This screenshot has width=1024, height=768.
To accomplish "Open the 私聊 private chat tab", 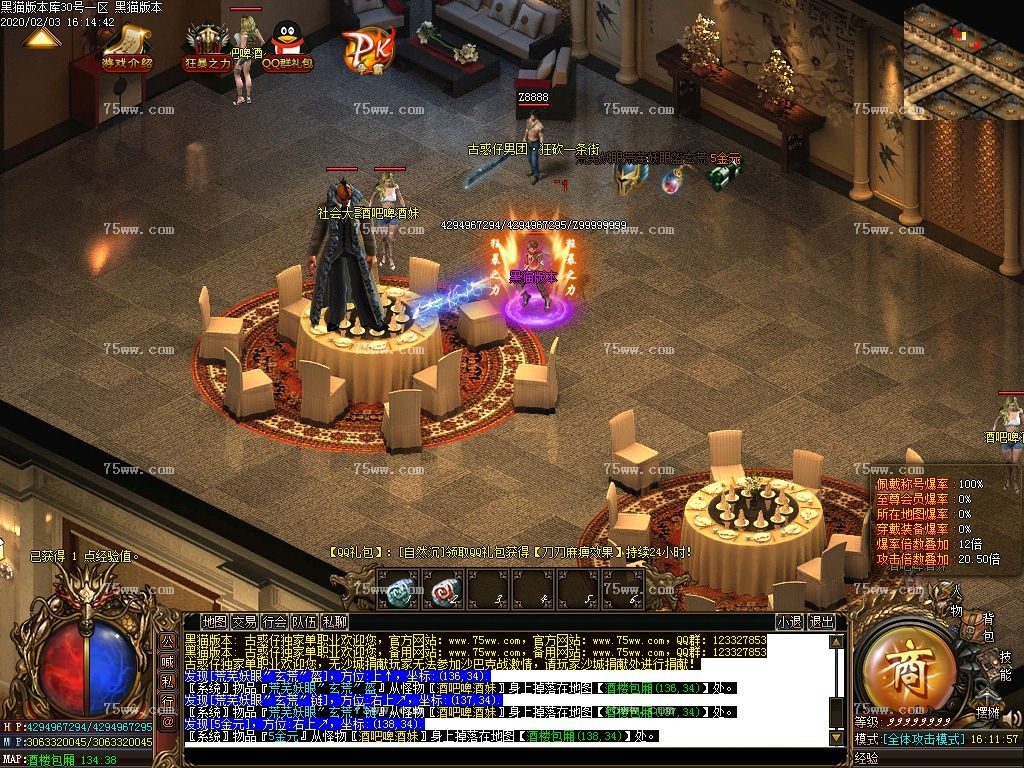I will click(x=334, y=622).
